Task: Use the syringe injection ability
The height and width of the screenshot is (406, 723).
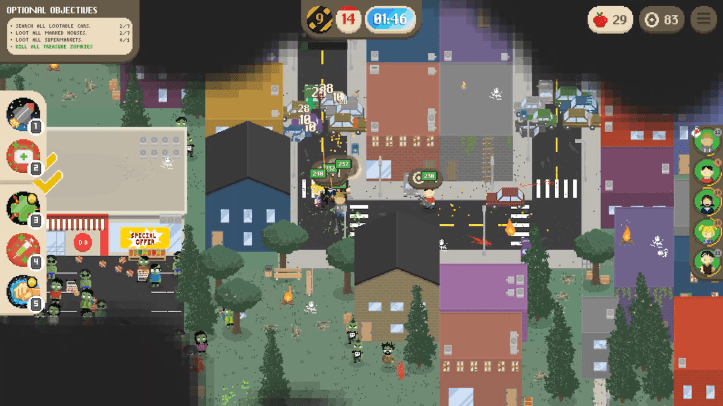Action: [x=22, y=249]
